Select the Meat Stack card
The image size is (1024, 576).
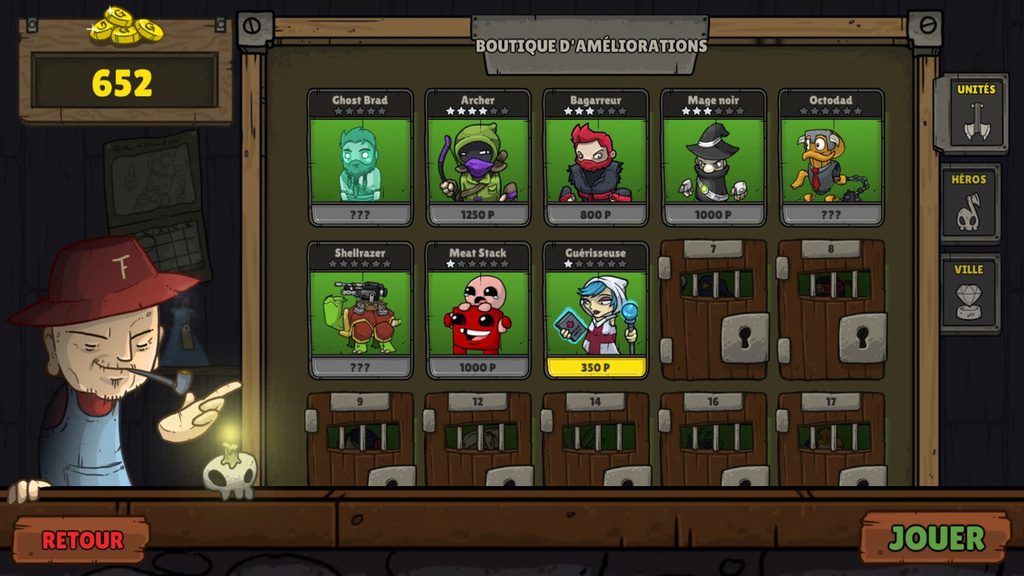click(478, 310)
